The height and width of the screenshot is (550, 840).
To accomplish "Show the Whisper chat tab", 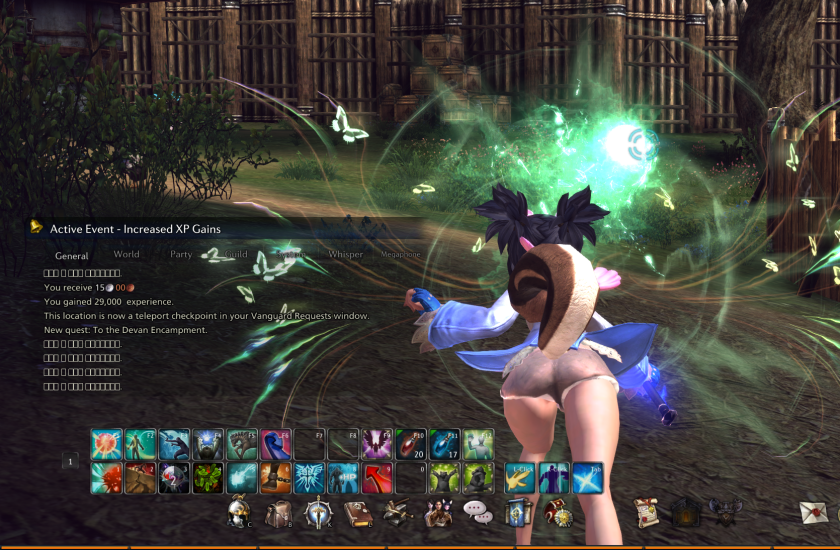I will pyautogui.click(x=346, y=254).
